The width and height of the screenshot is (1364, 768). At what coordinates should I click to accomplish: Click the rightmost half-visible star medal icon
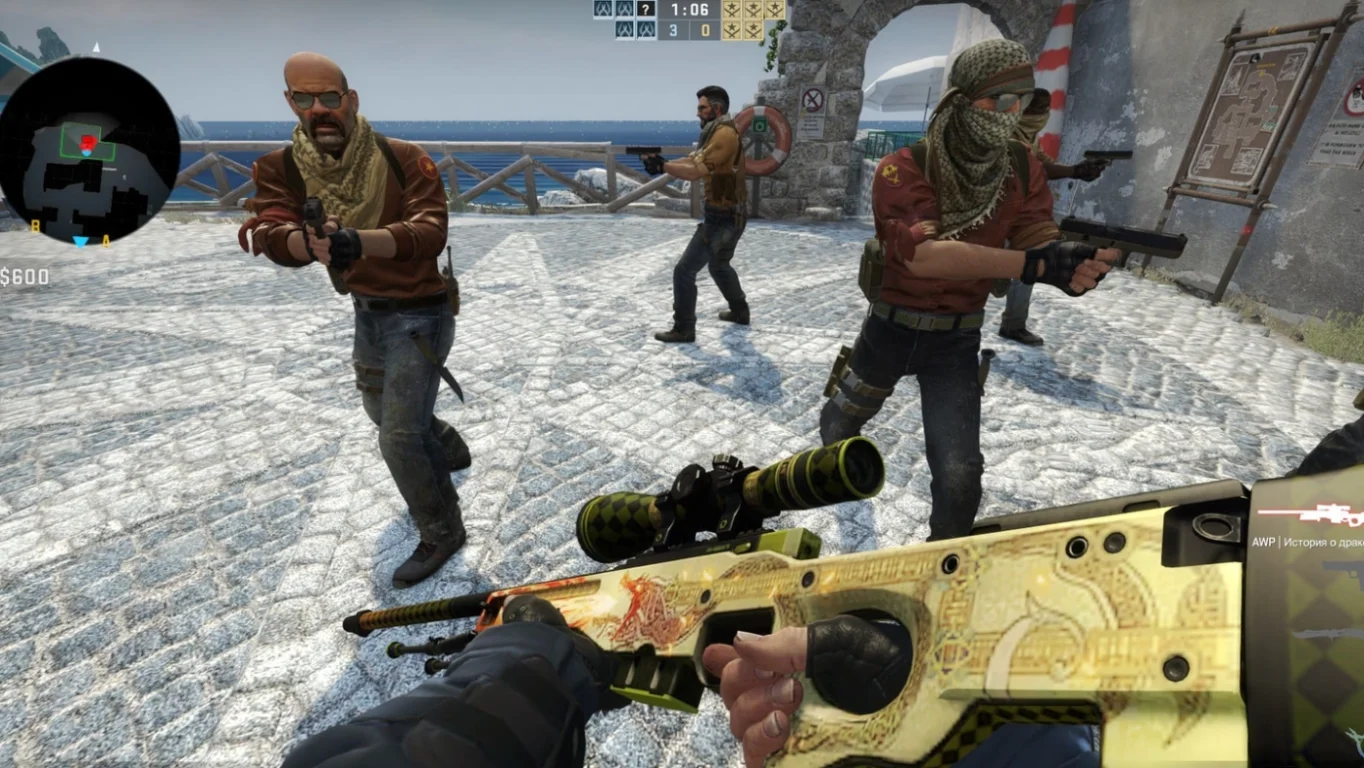click(x=773, y=11)
